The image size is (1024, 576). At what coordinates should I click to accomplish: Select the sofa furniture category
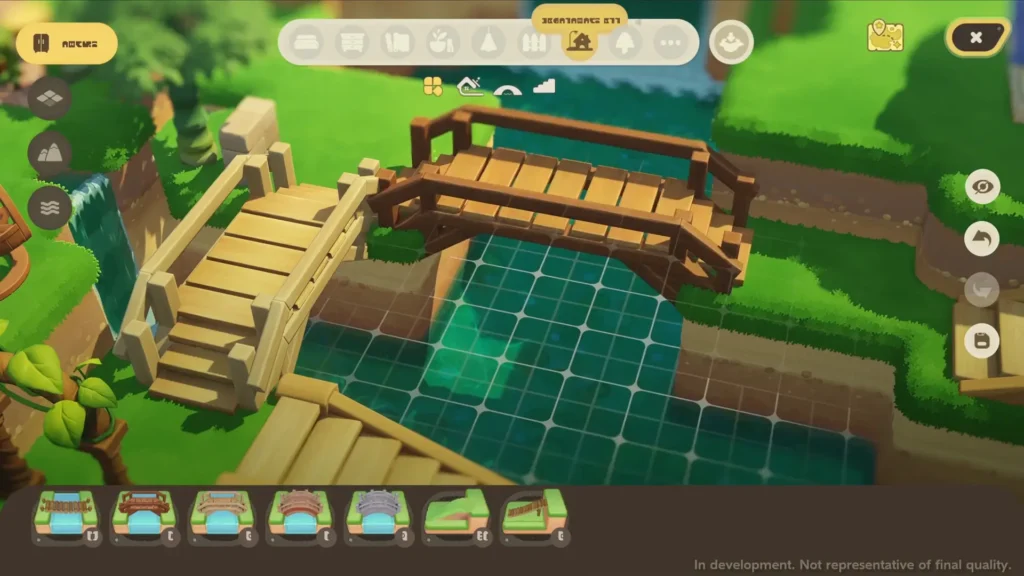click(306, 43)
